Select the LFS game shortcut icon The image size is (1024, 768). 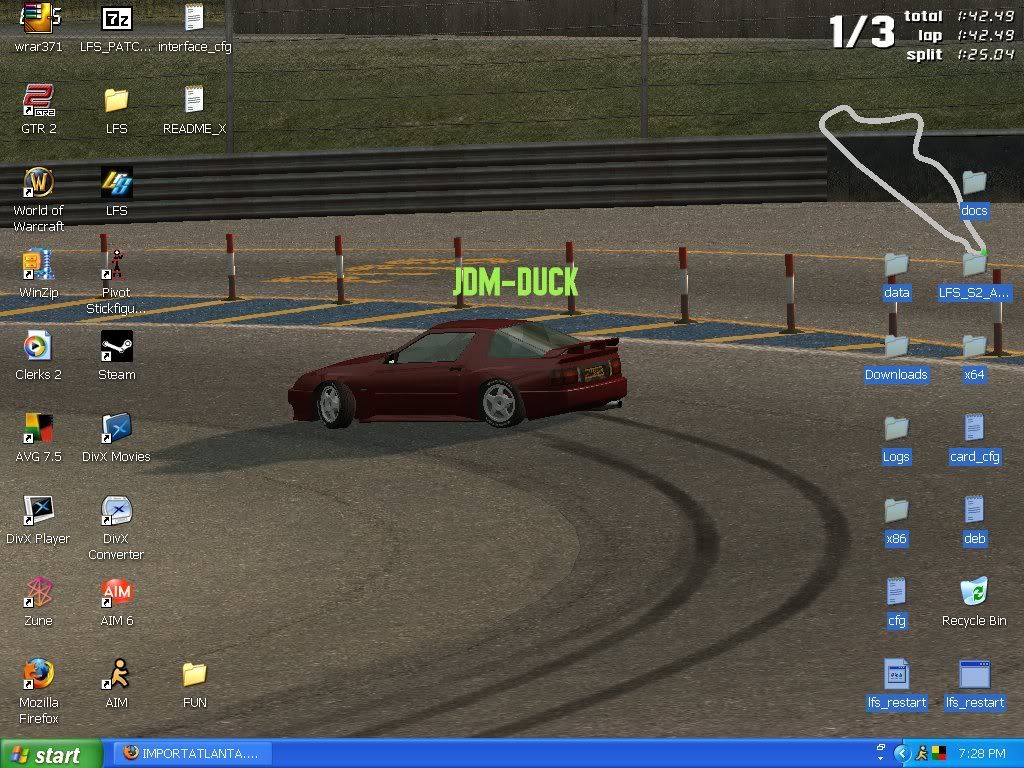click(116, 184)
